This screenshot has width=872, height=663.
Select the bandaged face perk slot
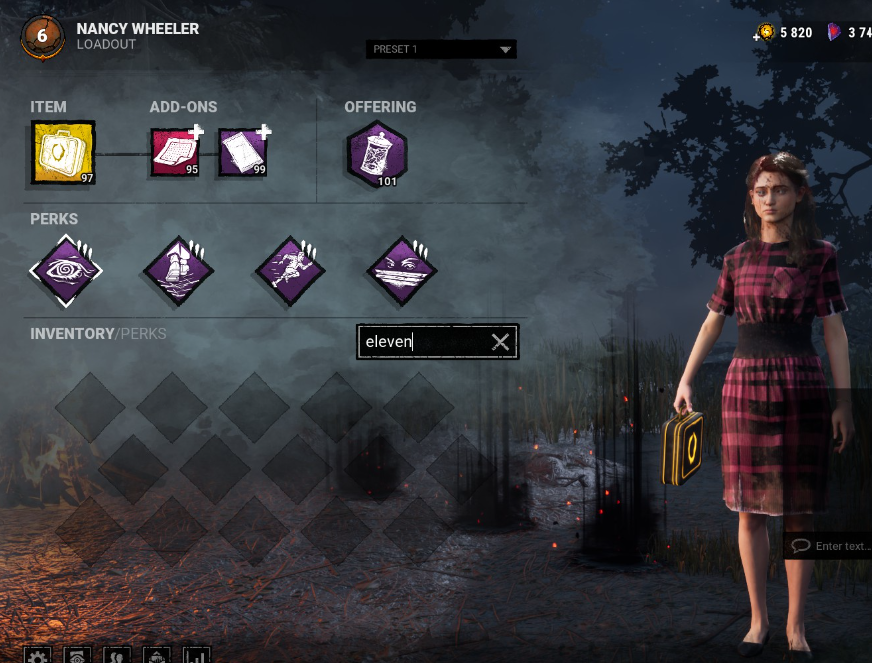click(402, 270)
